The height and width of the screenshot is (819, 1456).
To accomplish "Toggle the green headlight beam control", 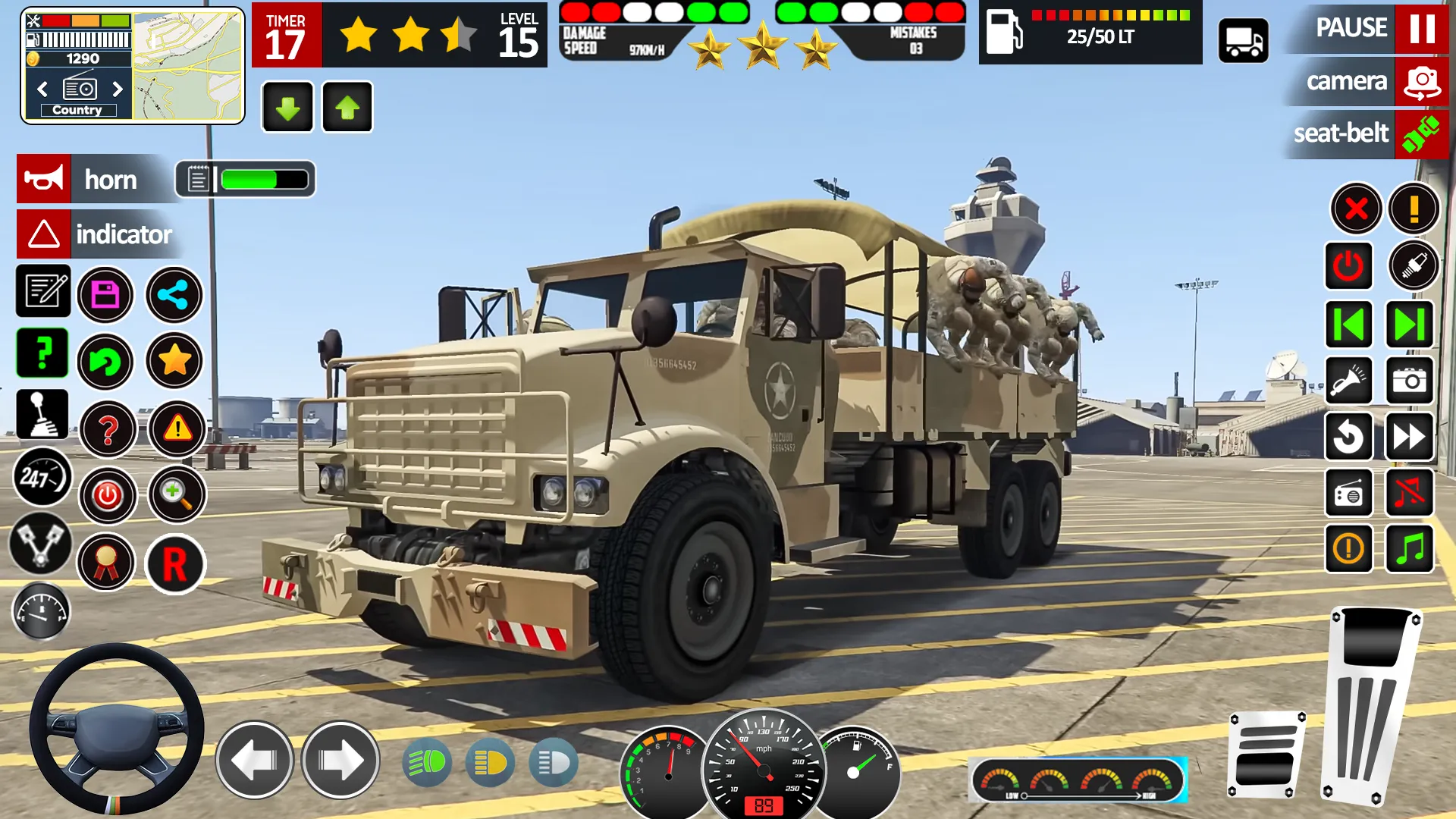I will (428, 761).
